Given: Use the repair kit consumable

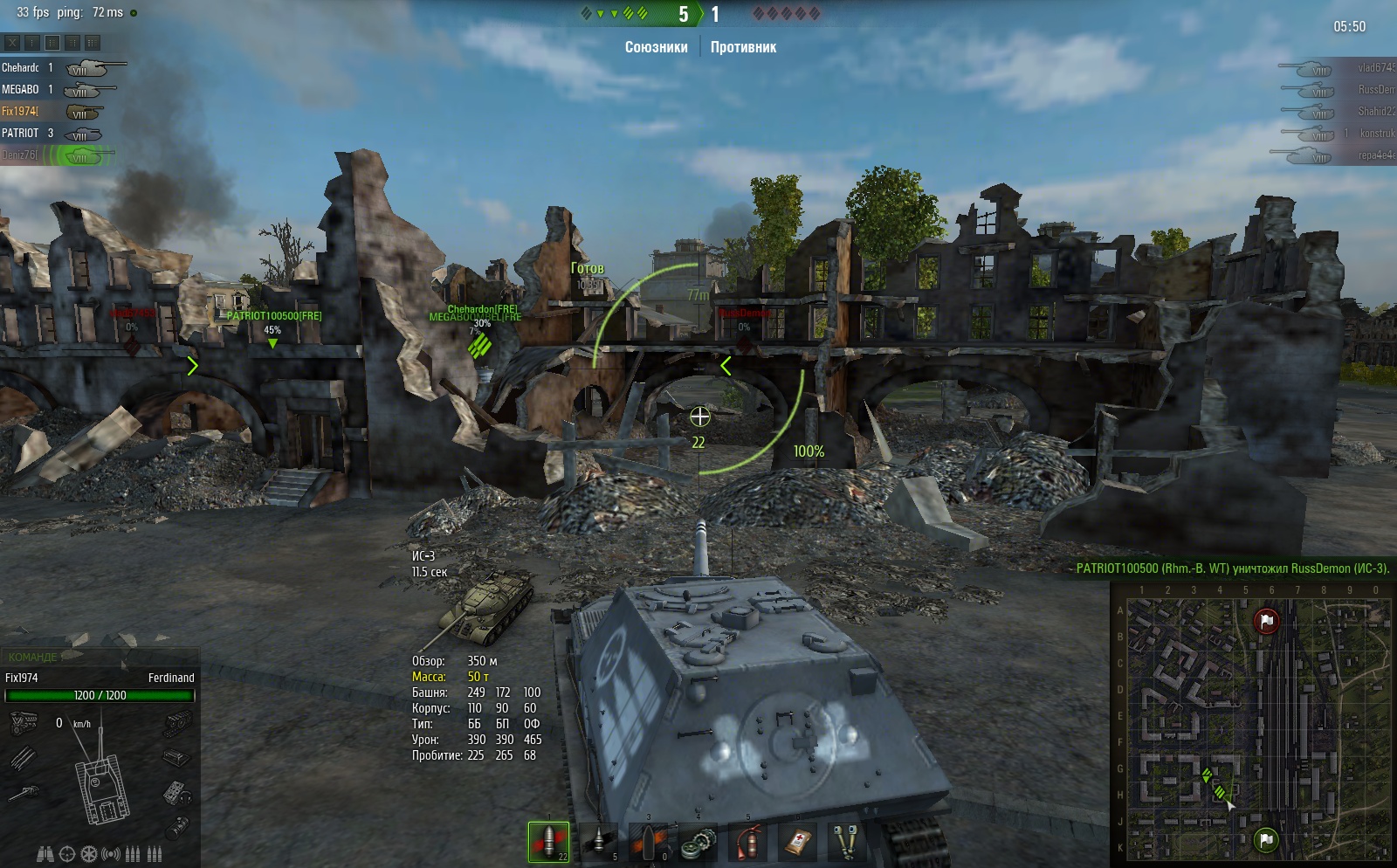Looking at the screenshot, I should (x=699, y=842).
